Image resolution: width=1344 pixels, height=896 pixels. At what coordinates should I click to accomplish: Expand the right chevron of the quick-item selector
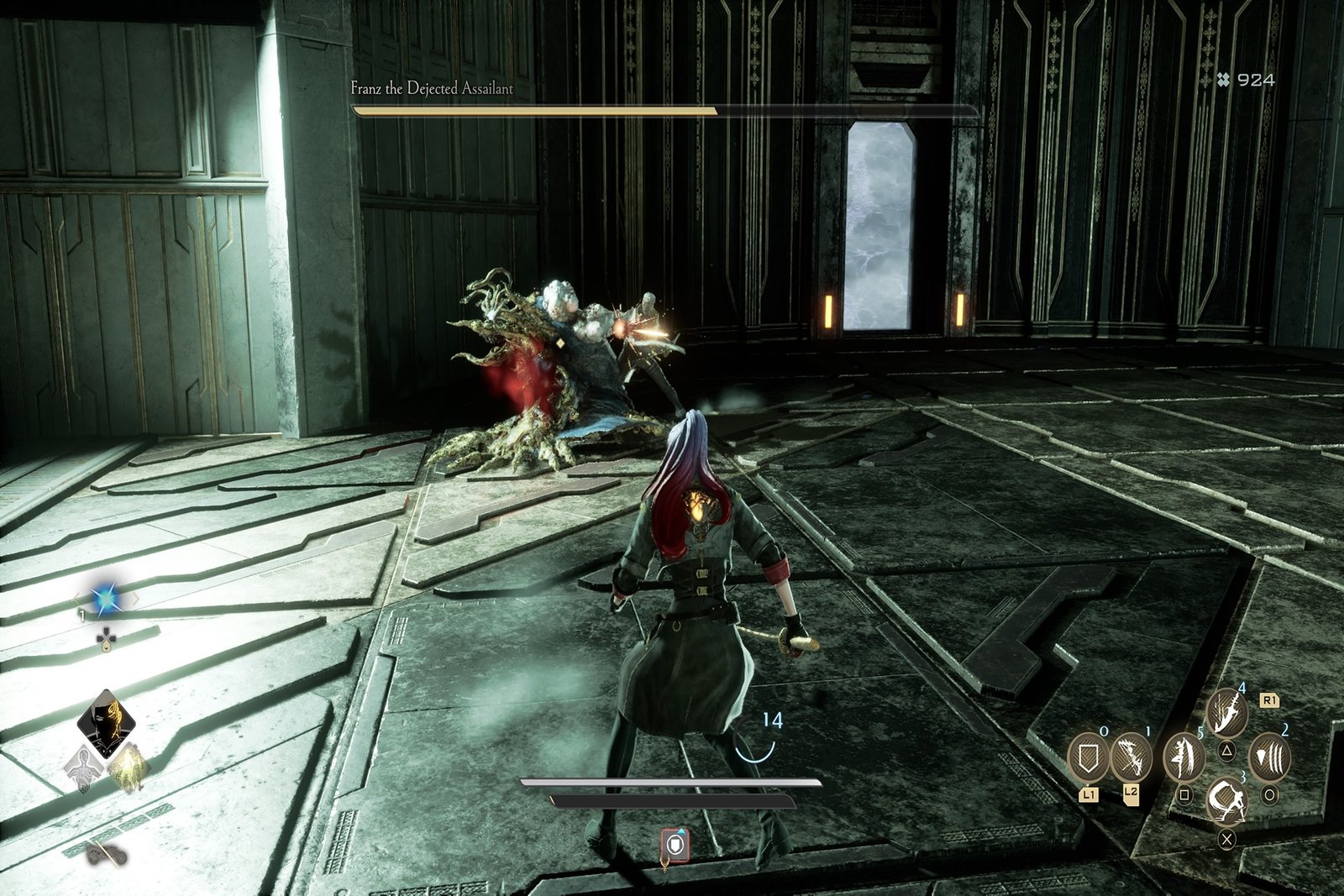click(137, 599)
